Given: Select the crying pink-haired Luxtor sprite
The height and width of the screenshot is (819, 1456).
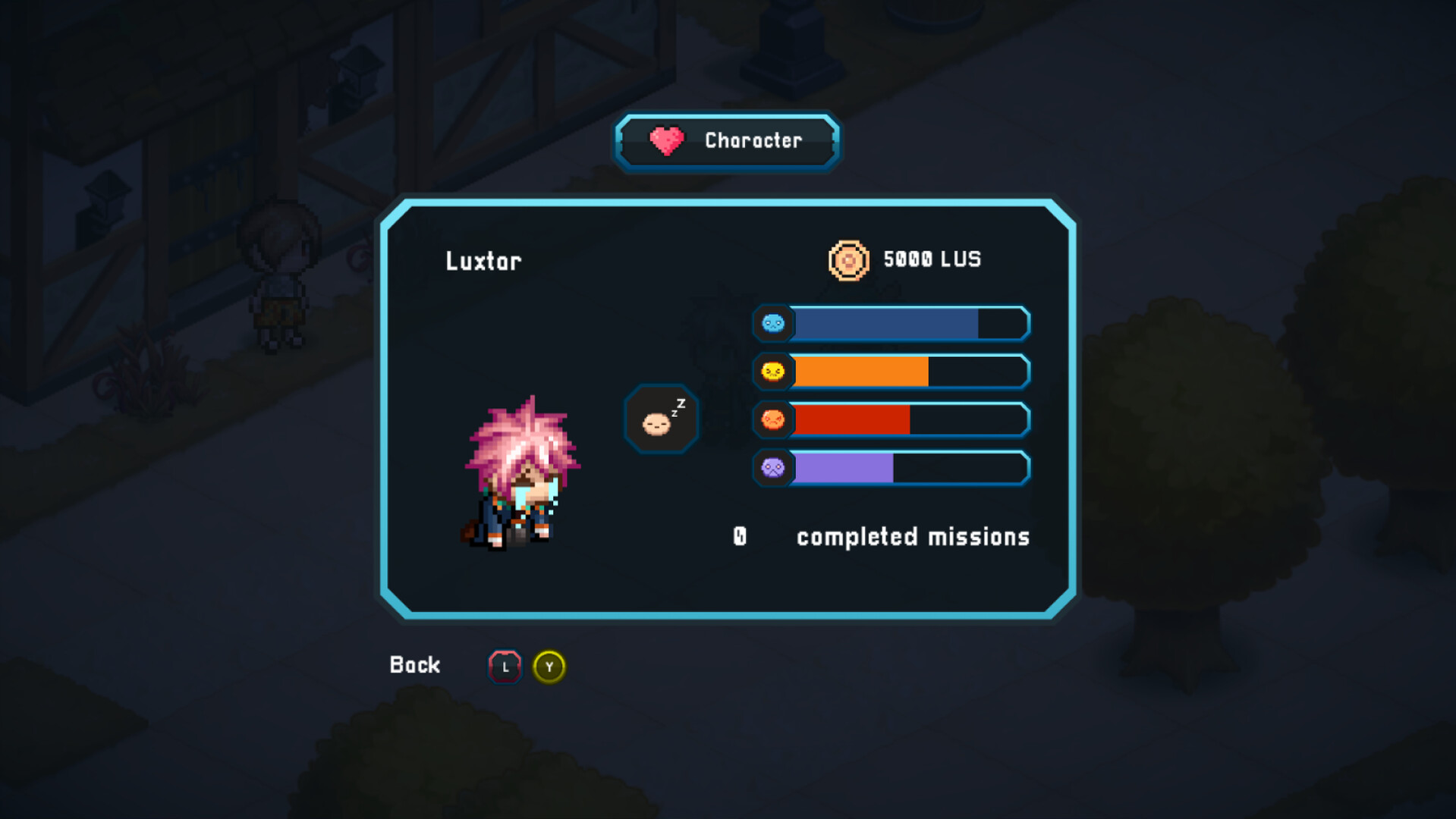Looking at the screenshot, I should click(x=516, y=478).
